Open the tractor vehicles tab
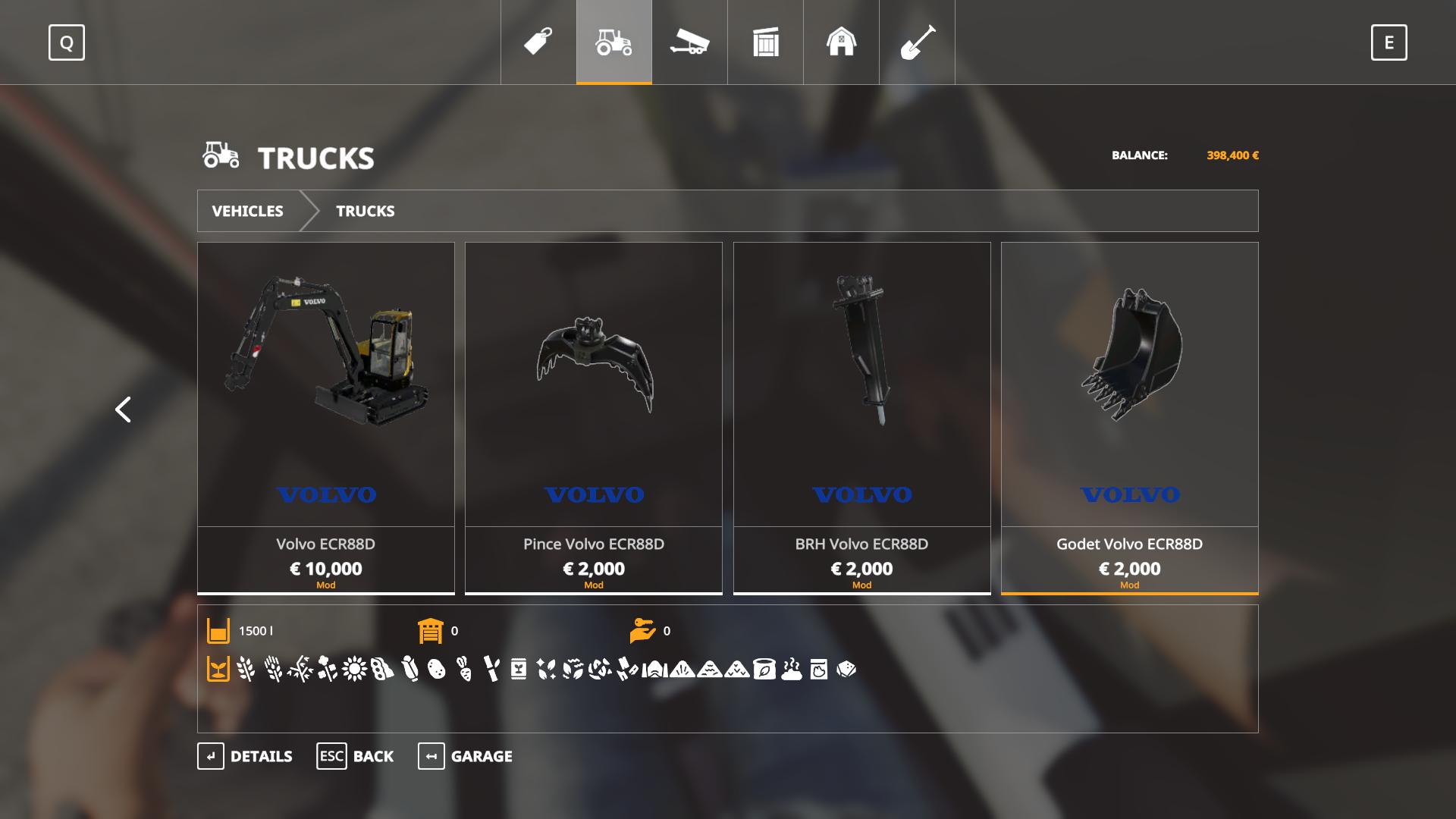 click(614, 42)
